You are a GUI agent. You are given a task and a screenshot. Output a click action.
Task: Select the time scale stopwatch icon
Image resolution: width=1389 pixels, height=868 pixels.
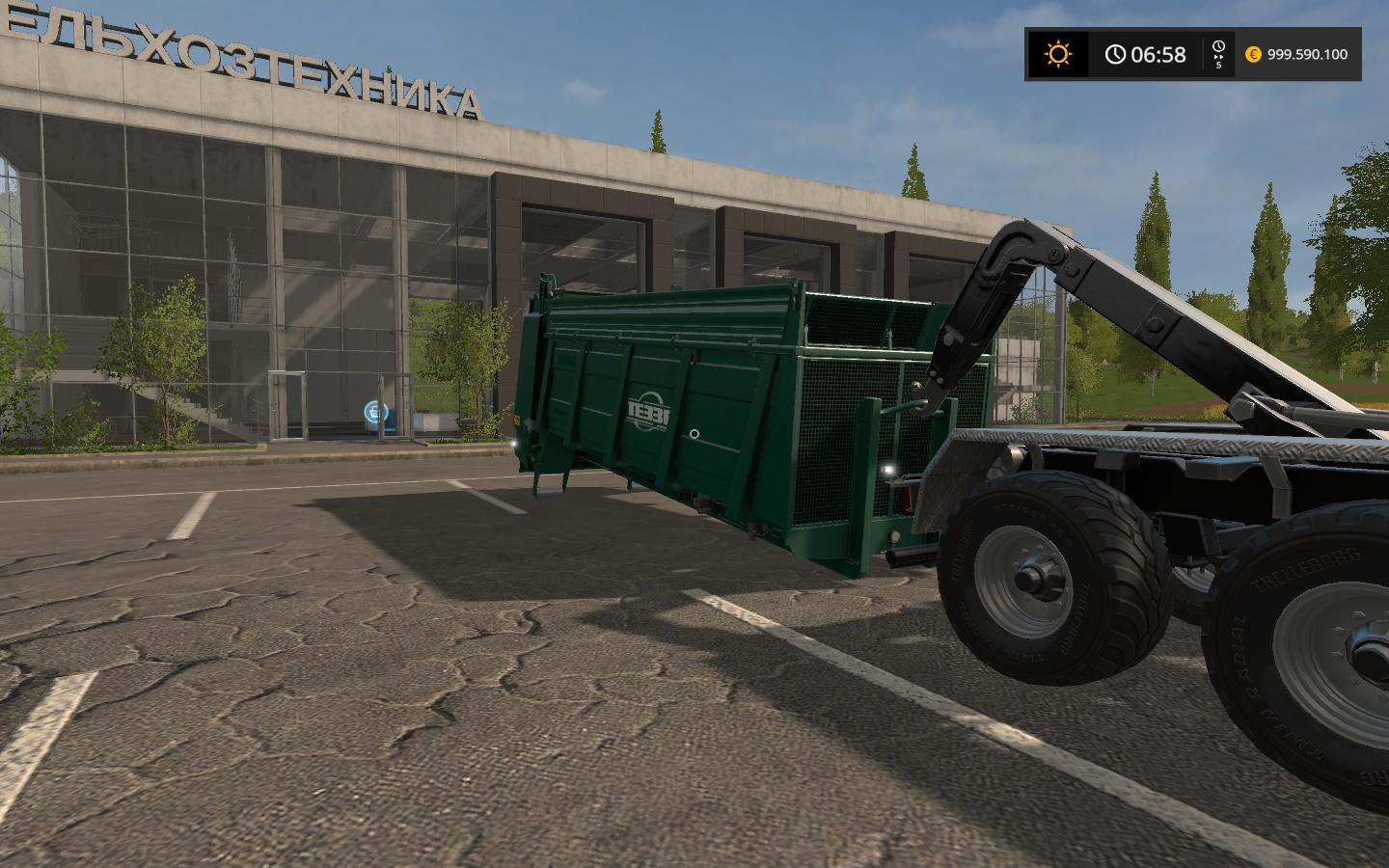point(1218,48)
